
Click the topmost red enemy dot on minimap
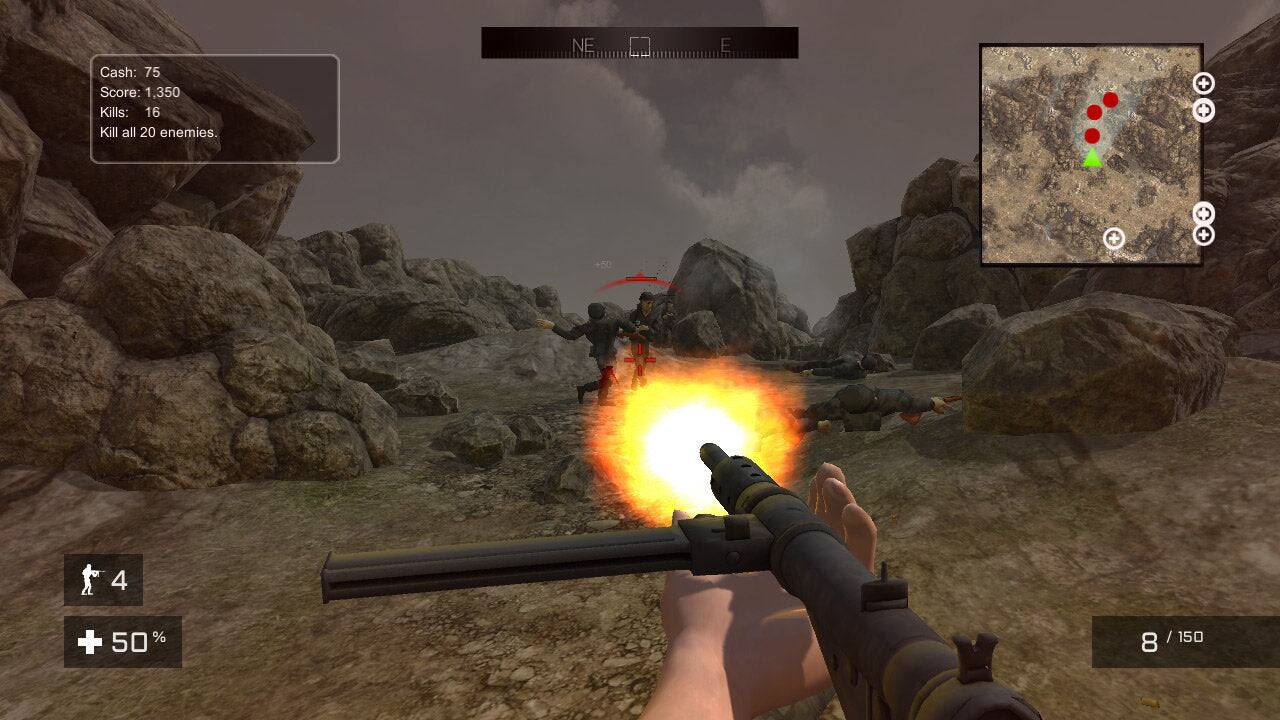pyautogui.click(x=1110, y=101)
